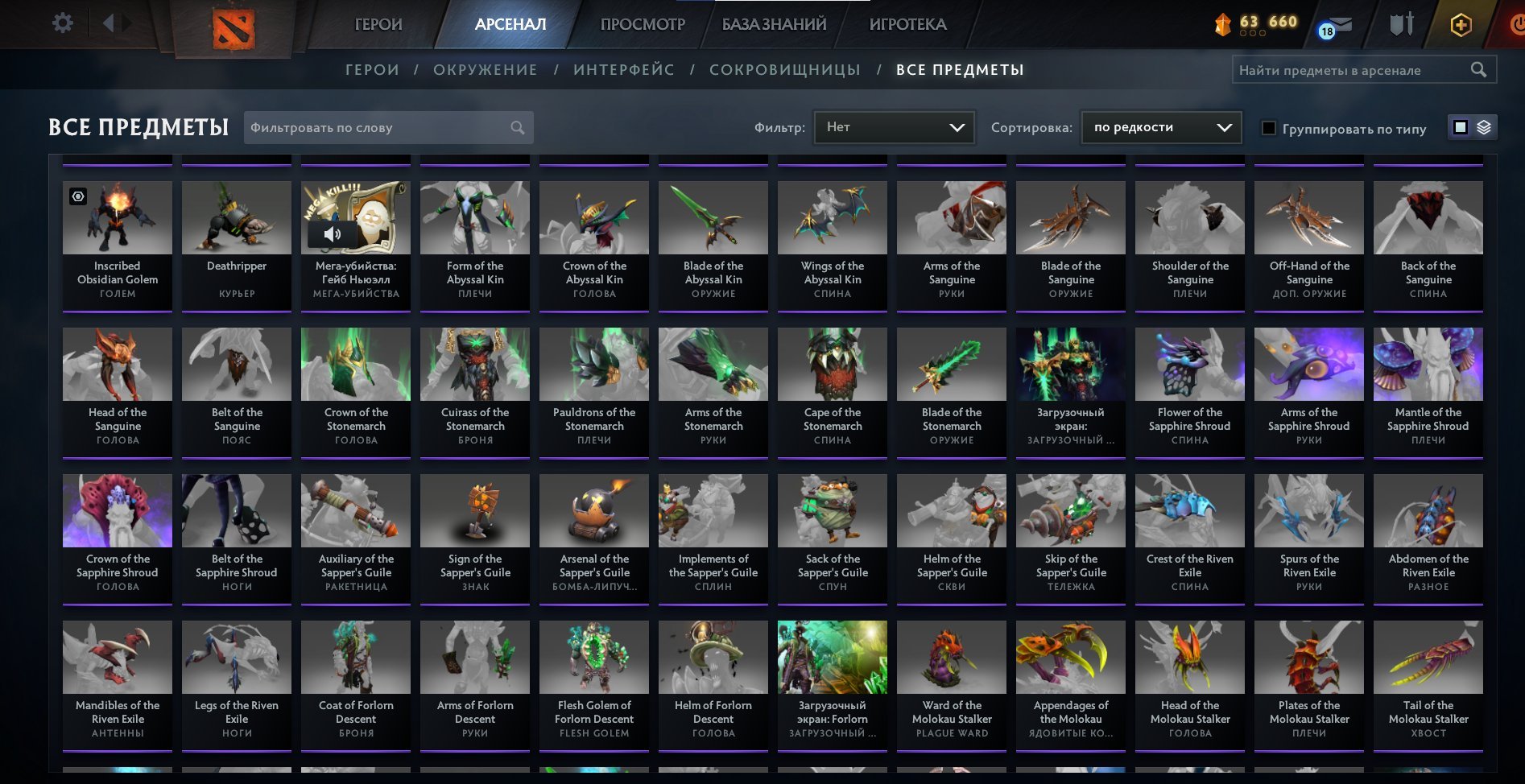The width and height of the screenshot is (1525, 784).
Task: Click the magnifying glass in the arsenal search bar
Action: point(1480,69)
